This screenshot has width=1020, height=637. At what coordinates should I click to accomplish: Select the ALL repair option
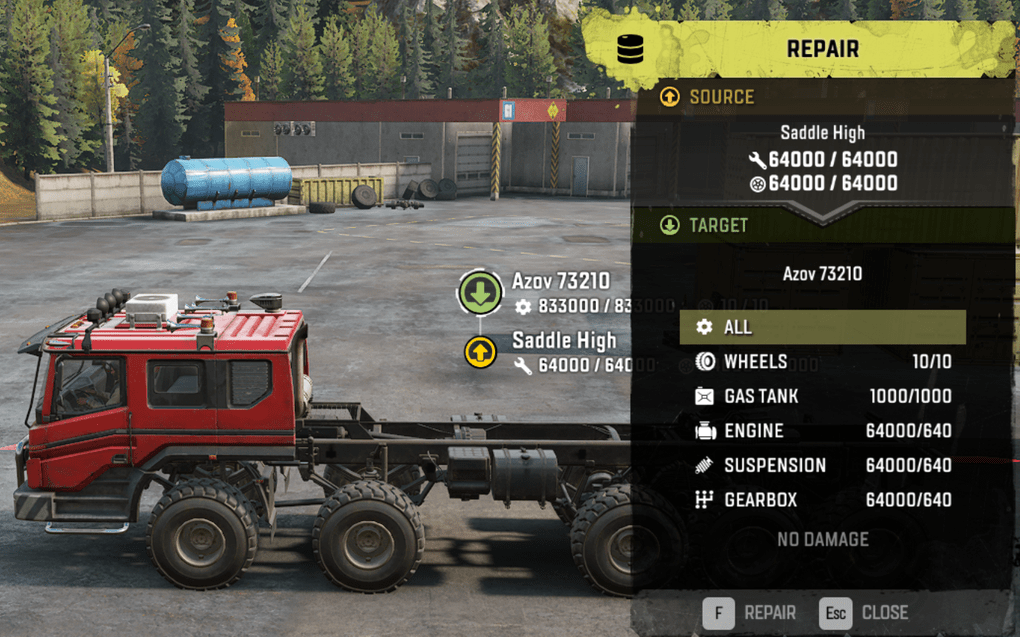tap(822, 327)
